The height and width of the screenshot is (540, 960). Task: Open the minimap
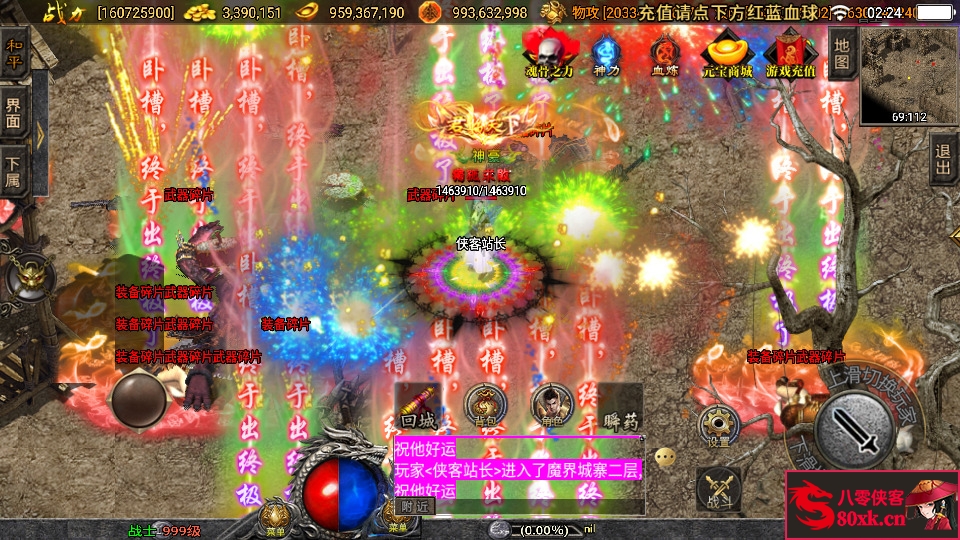[x=894, y=74]
